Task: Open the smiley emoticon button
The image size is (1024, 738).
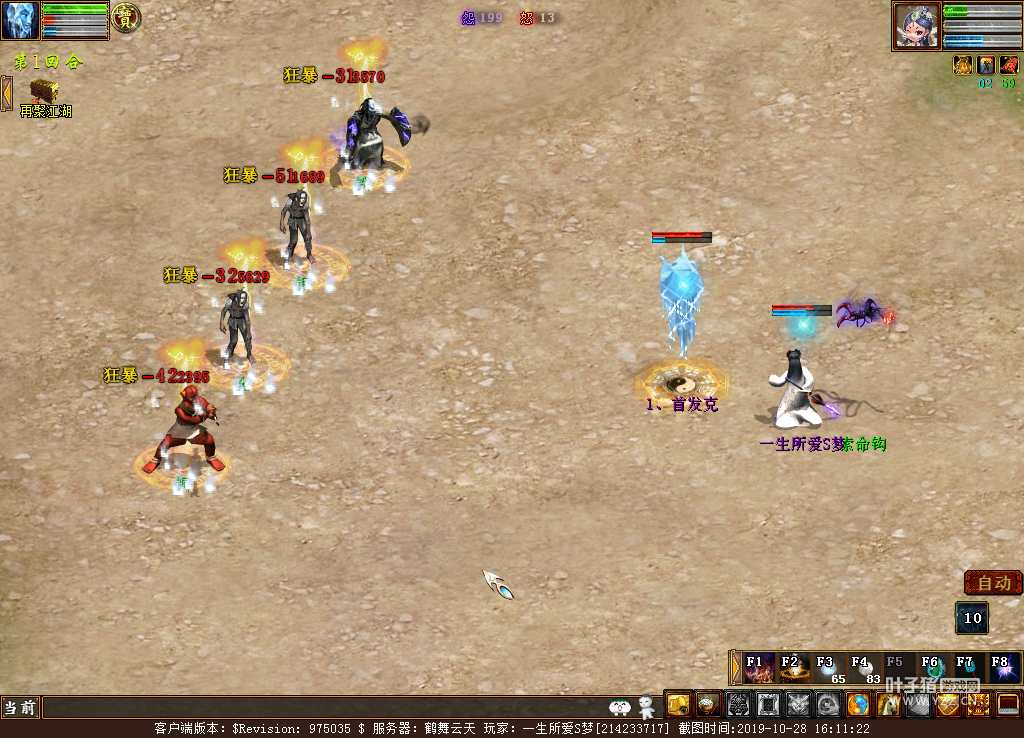Action: tap(620, 708)
